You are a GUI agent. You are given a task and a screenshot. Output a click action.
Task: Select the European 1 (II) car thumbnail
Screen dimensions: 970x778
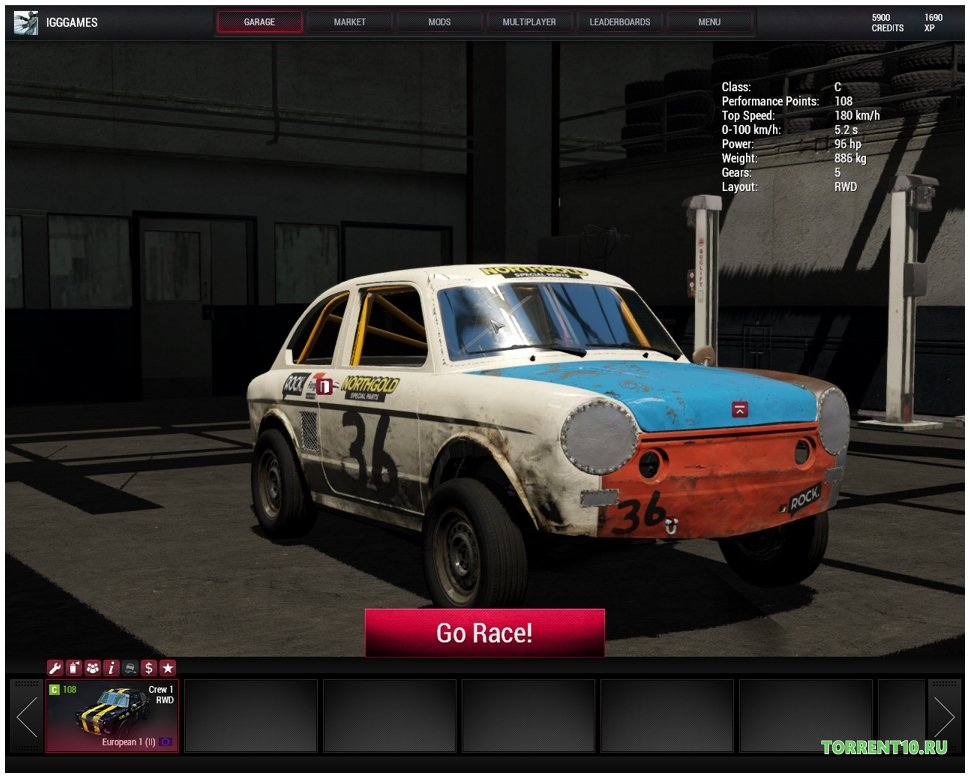click(112, 715)
